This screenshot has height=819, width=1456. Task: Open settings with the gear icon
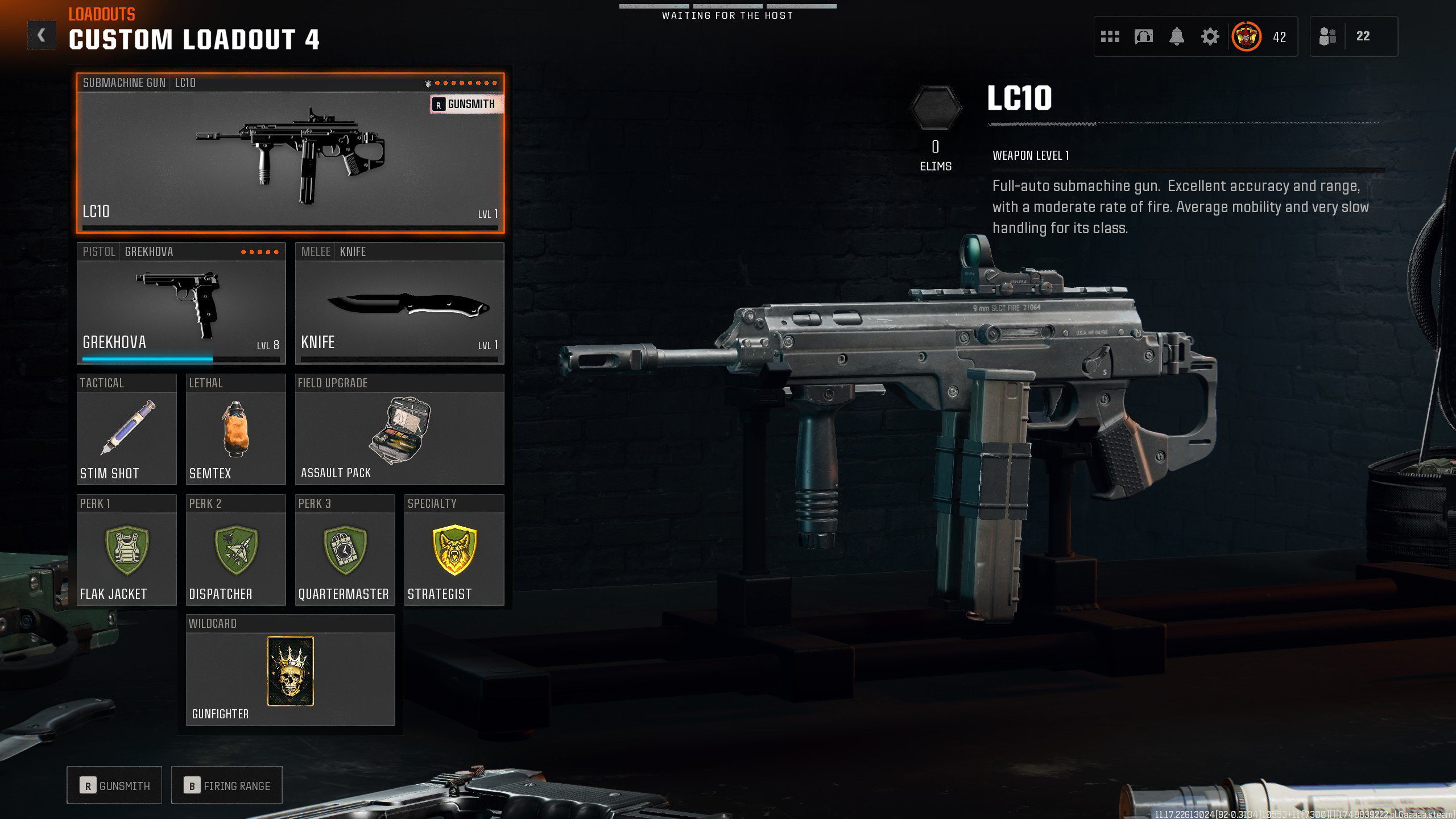[x=1210, y=37]
